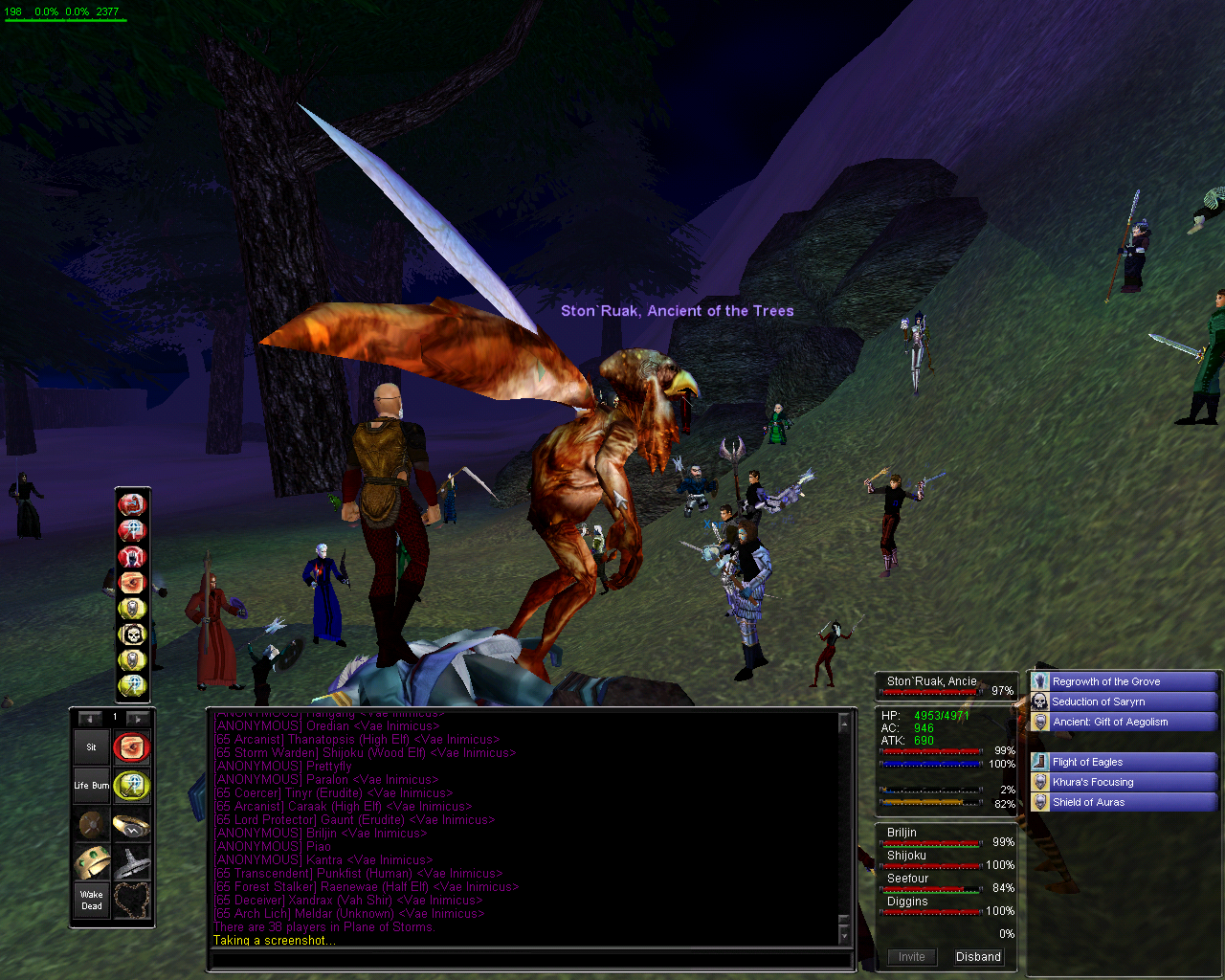Use the gold ring hotbar slot
1225x980 pixels.
[131, 824]
